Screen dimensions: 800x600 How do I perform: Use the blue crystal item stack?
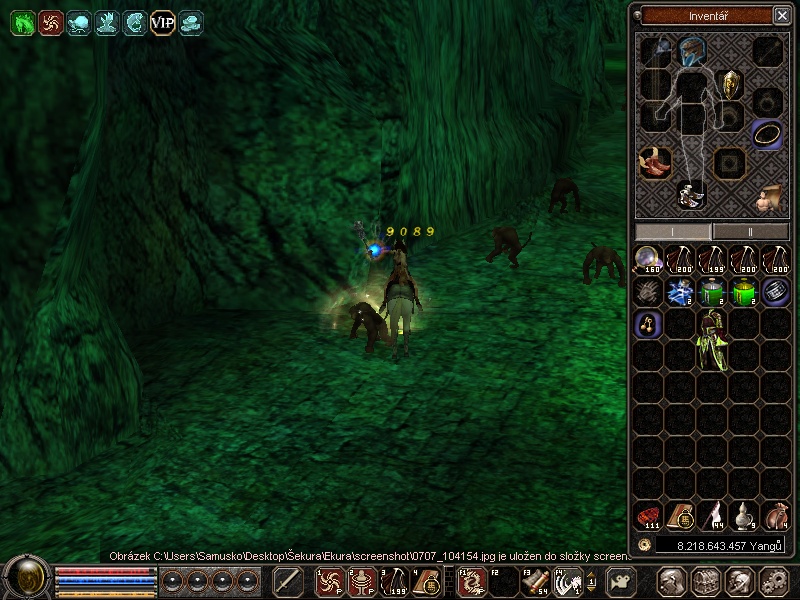pyautogui.click(x=681, y=292)
